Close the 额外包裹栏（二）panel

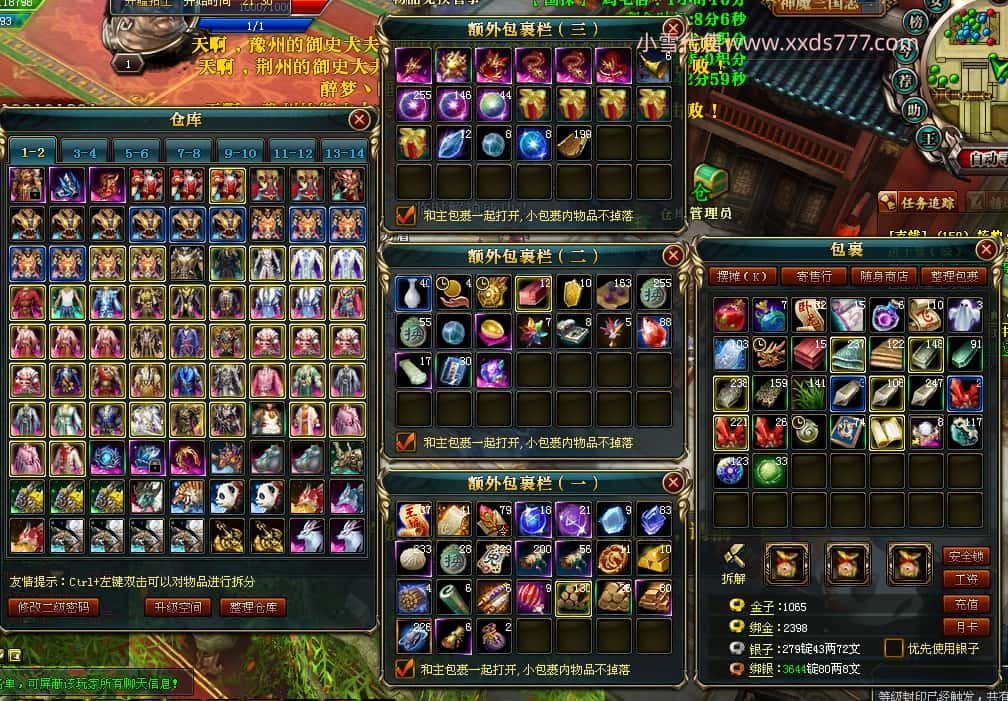[674, 256]
